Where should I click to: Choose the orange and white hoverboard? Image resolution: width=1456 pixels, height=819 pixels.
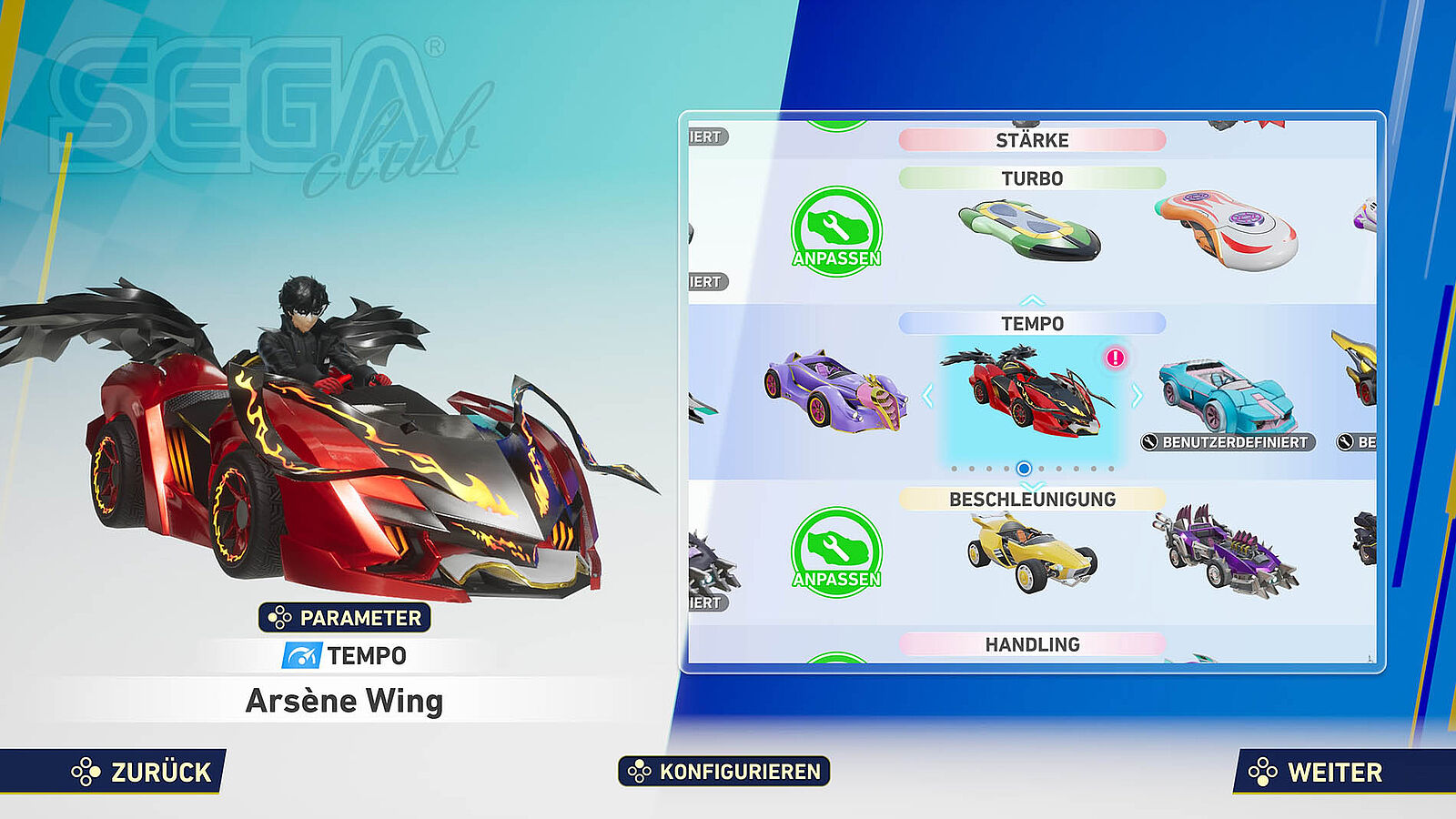(1226, 229)
